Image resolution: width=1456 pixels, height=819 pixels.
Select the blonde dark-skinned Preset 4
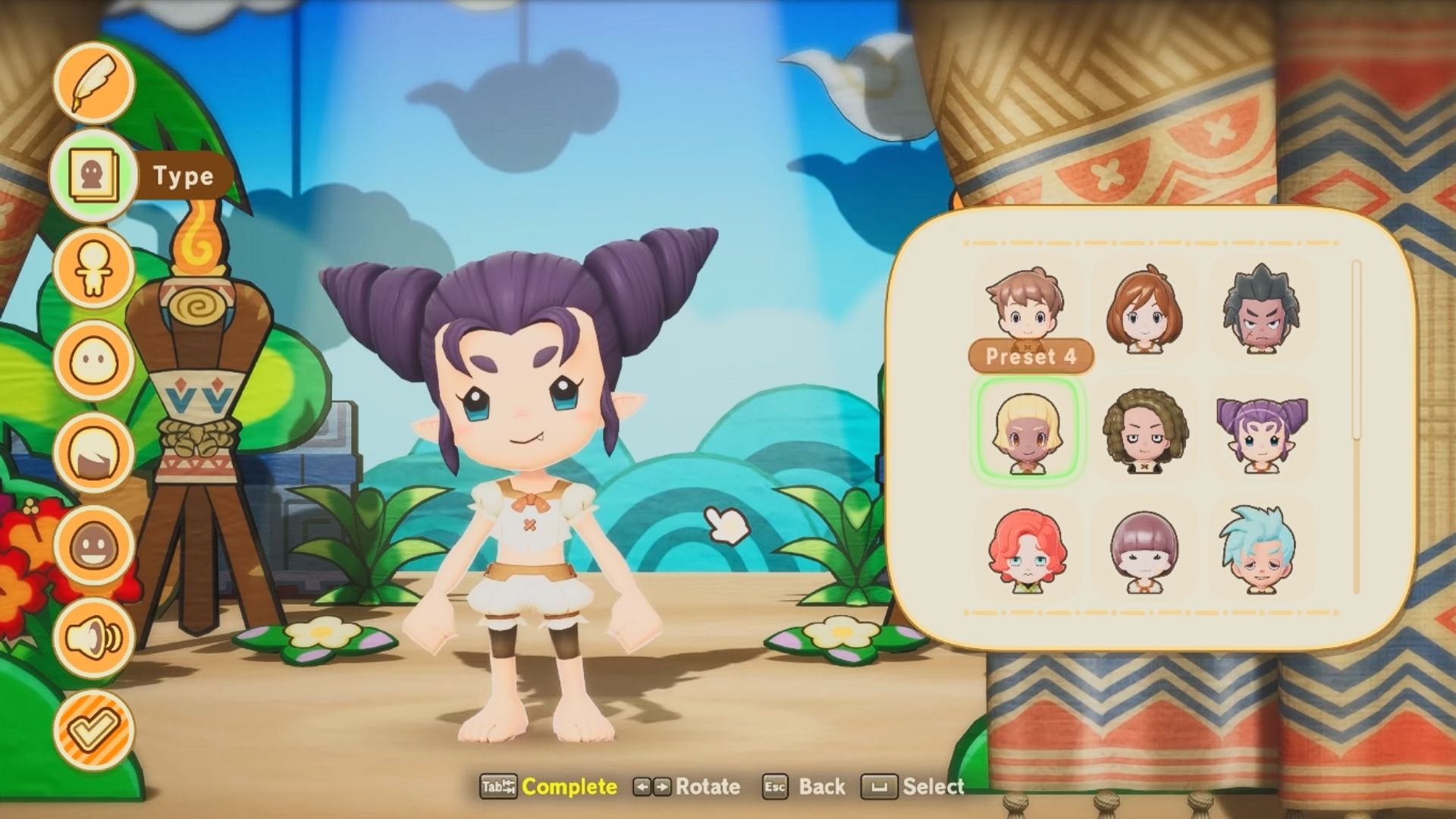(1027, 430)
